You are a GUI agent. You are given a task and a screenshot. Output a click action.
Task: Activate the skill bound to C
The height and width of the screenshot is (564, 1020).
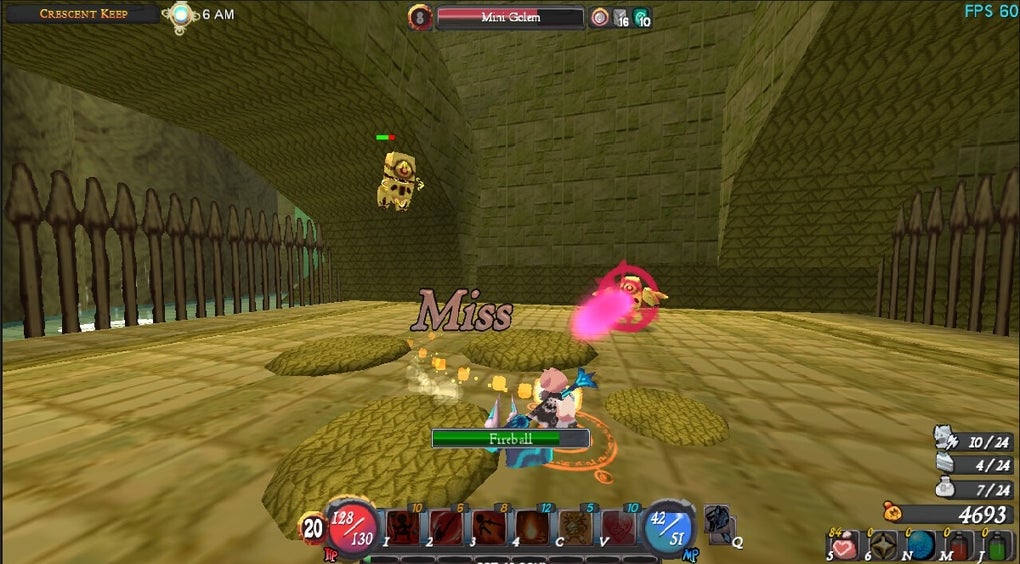[x=575, y=527]
